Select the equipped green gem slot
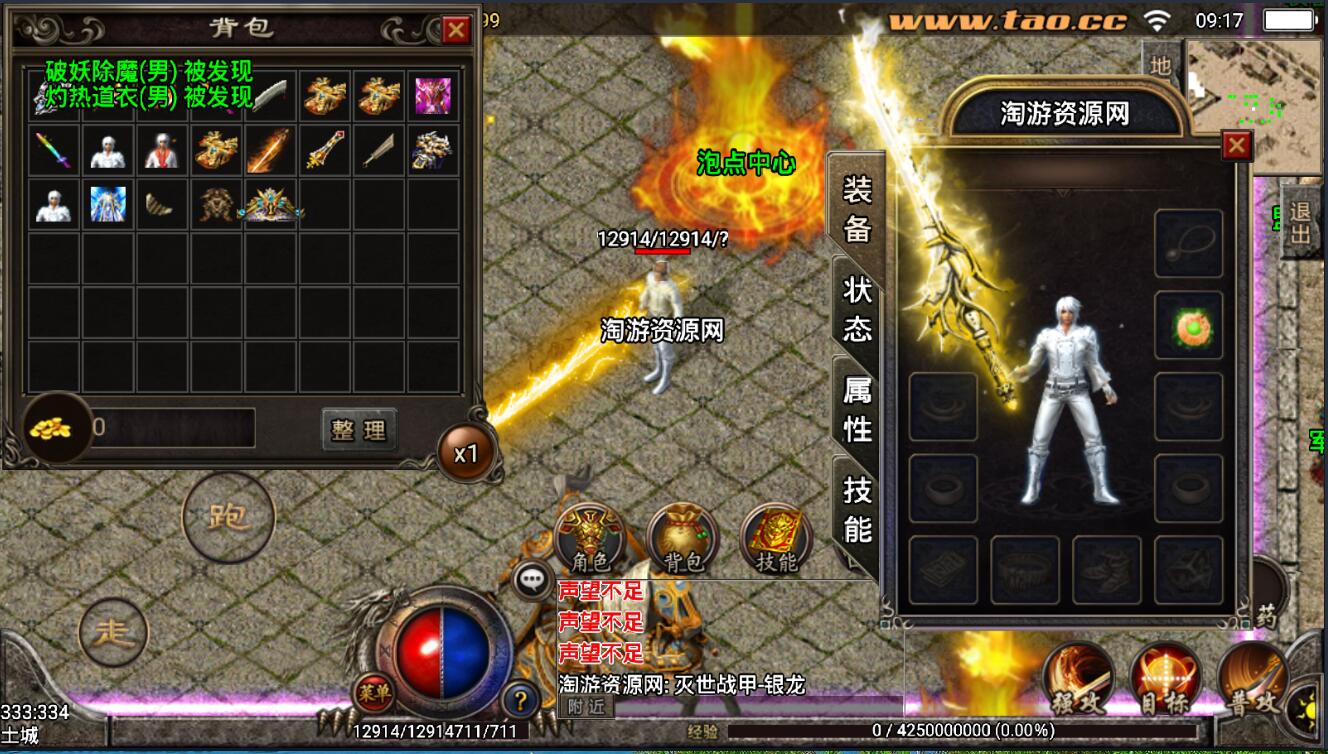The image size is (1328, 754). [1189, 325]
